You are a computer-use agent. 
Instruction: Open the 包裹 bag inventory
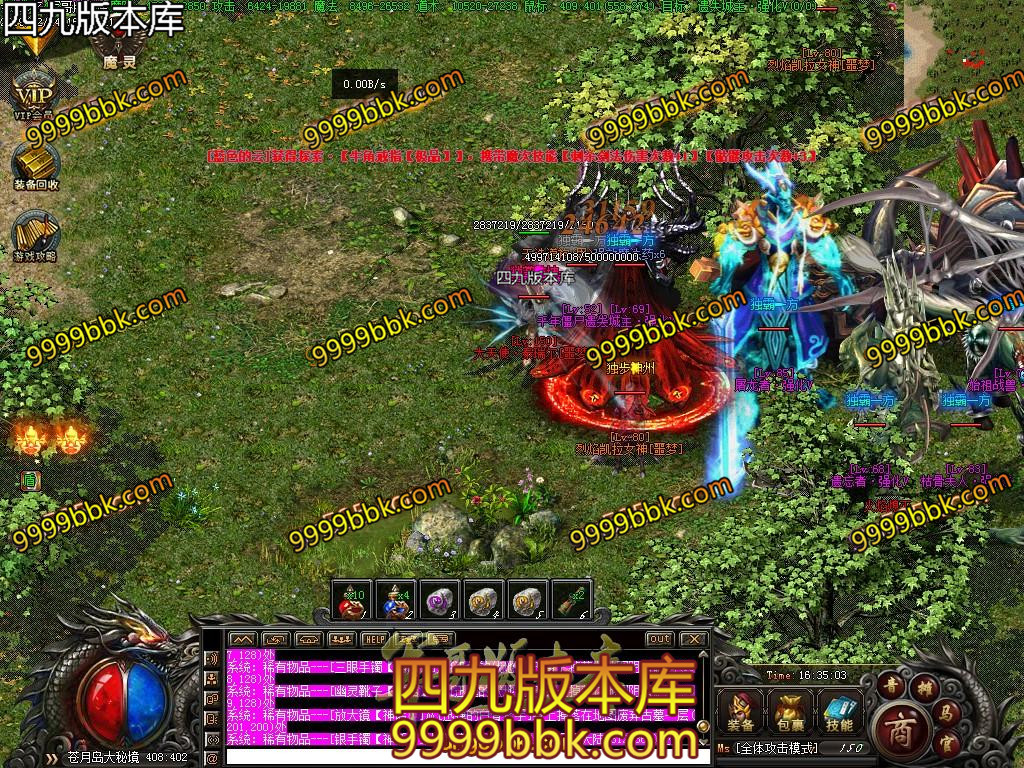pyautogui.click(x=790, y=712)
